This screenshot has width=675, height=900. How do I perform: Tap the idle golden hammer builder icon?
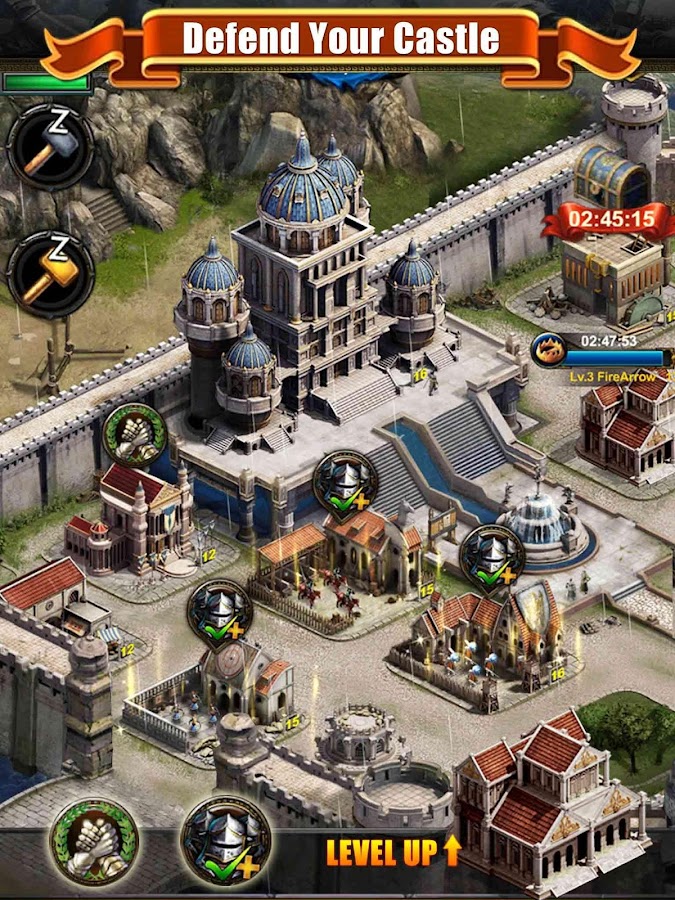tap(50, 274)
